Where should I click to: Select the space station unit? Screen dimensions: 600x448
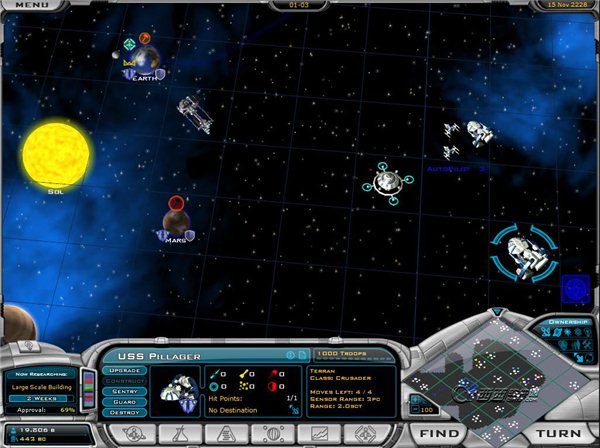pos(386,181)
